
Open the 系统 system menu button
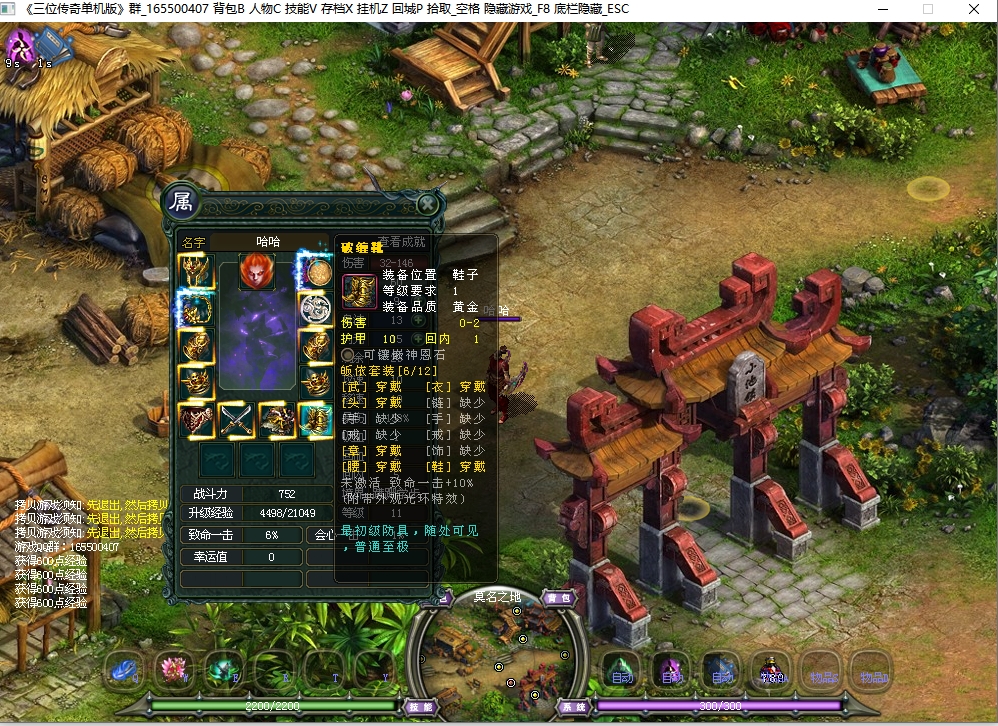[x=574, y=707]
